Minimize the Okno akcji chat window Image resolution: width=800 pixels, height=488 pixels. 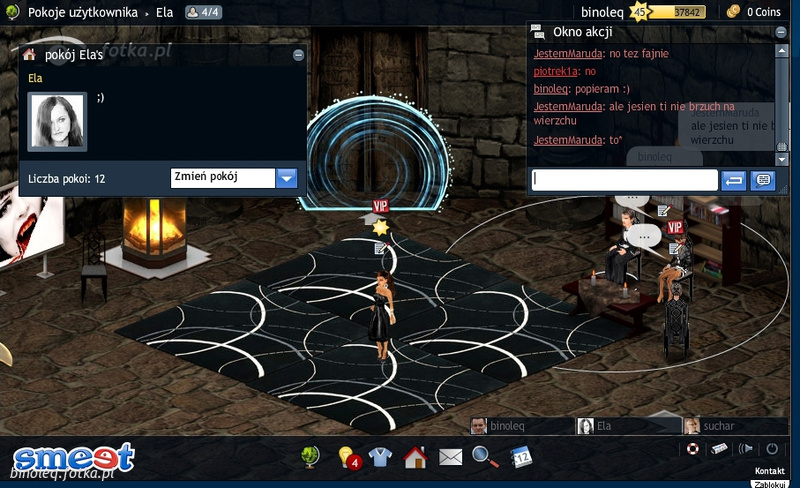pyautogui.click(x=780, y=32)
